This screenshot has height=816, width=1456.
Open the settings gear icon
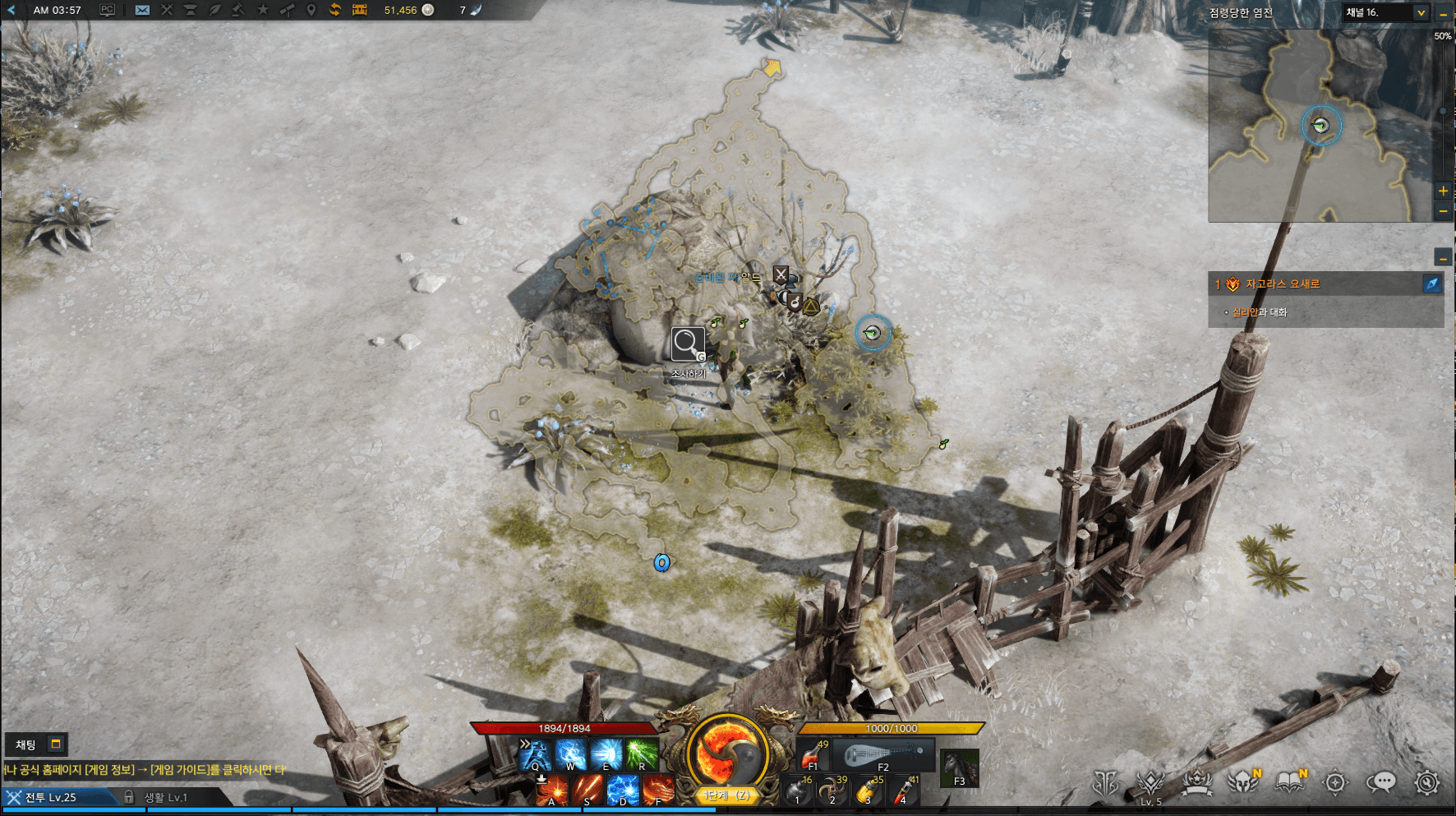pos(1427,782)
